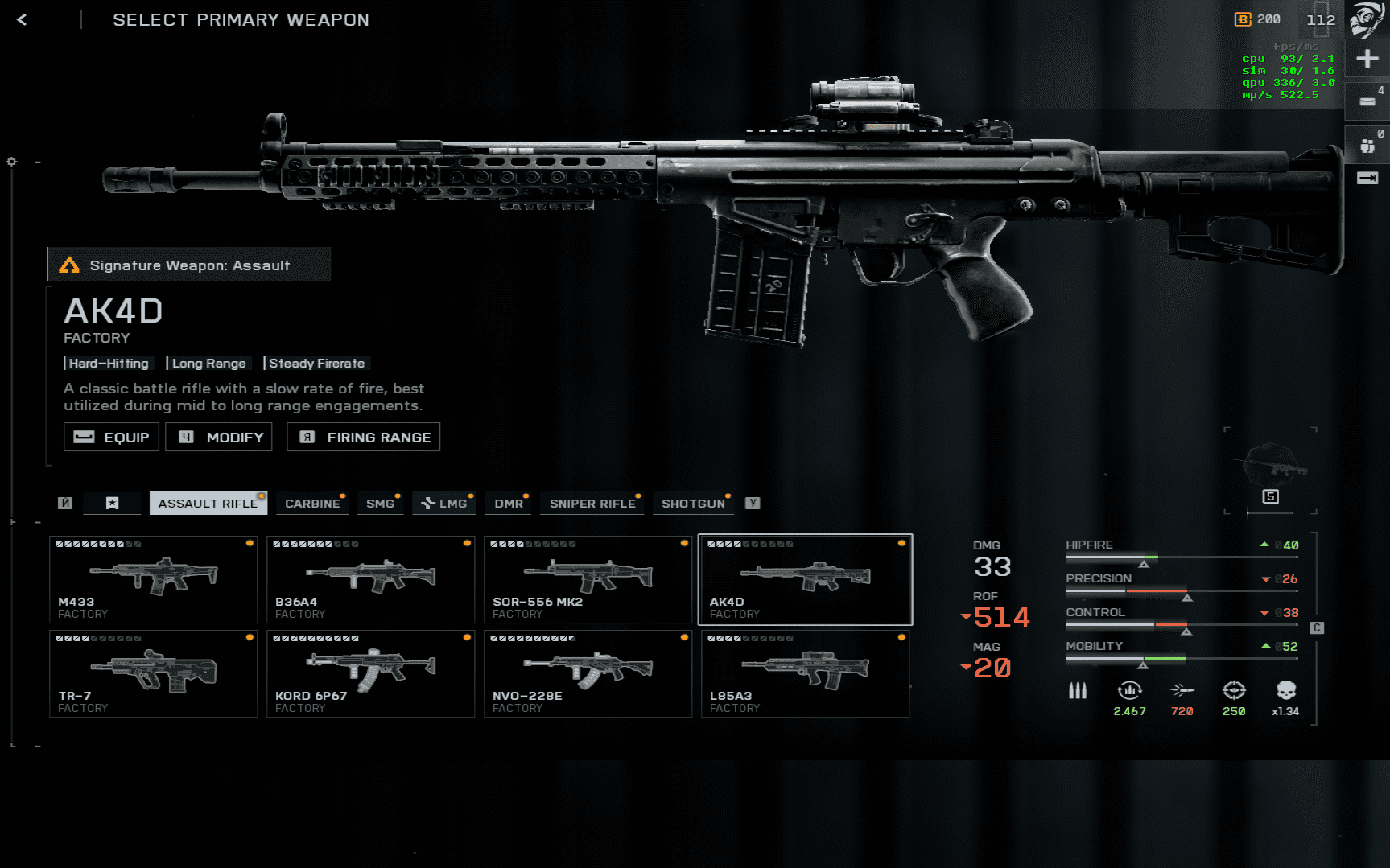Click the plus icon to invite players

click(1367, 58)
